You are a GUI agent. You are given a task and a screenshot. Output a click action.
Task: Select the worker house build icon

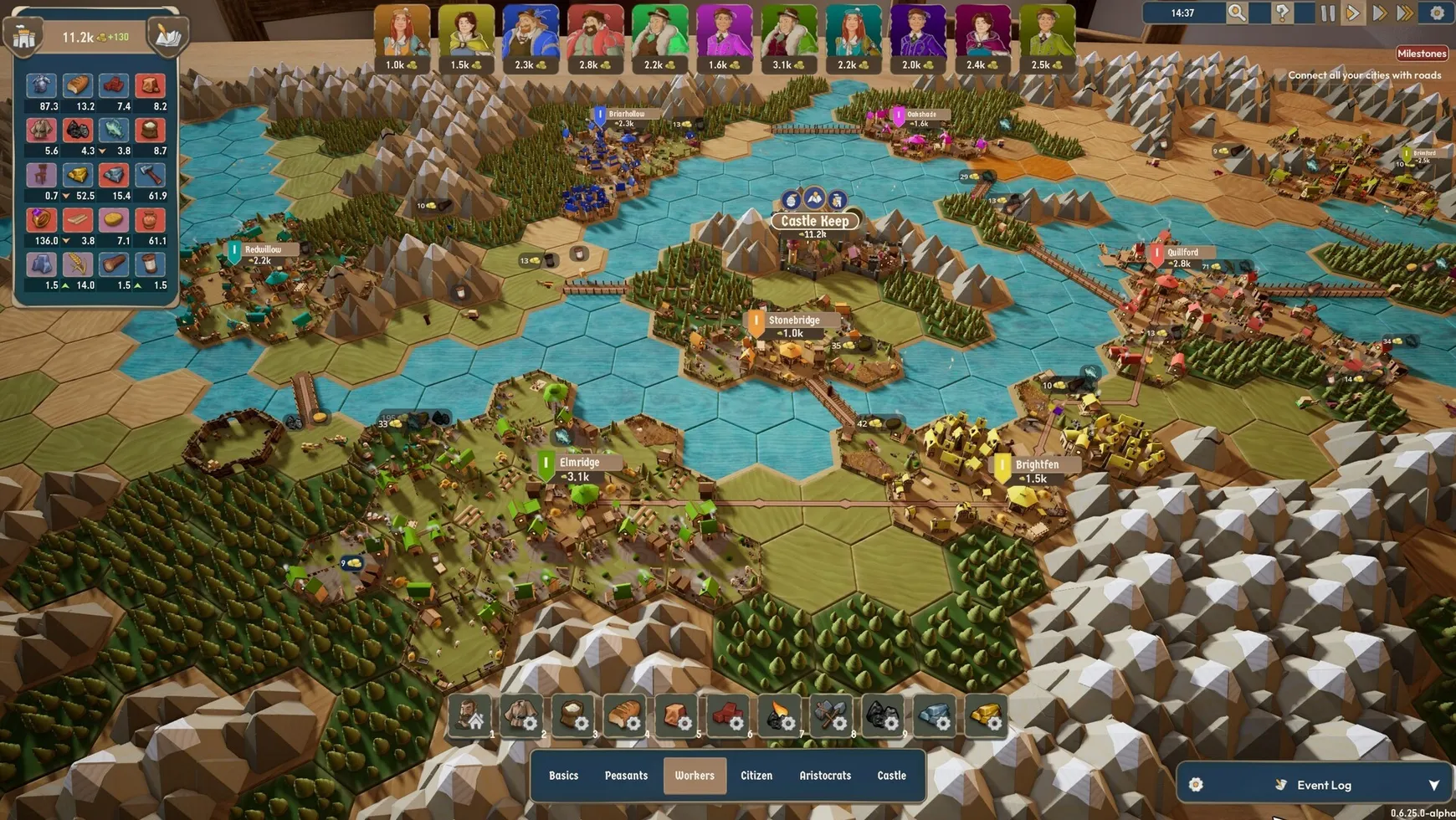point(470,716)
